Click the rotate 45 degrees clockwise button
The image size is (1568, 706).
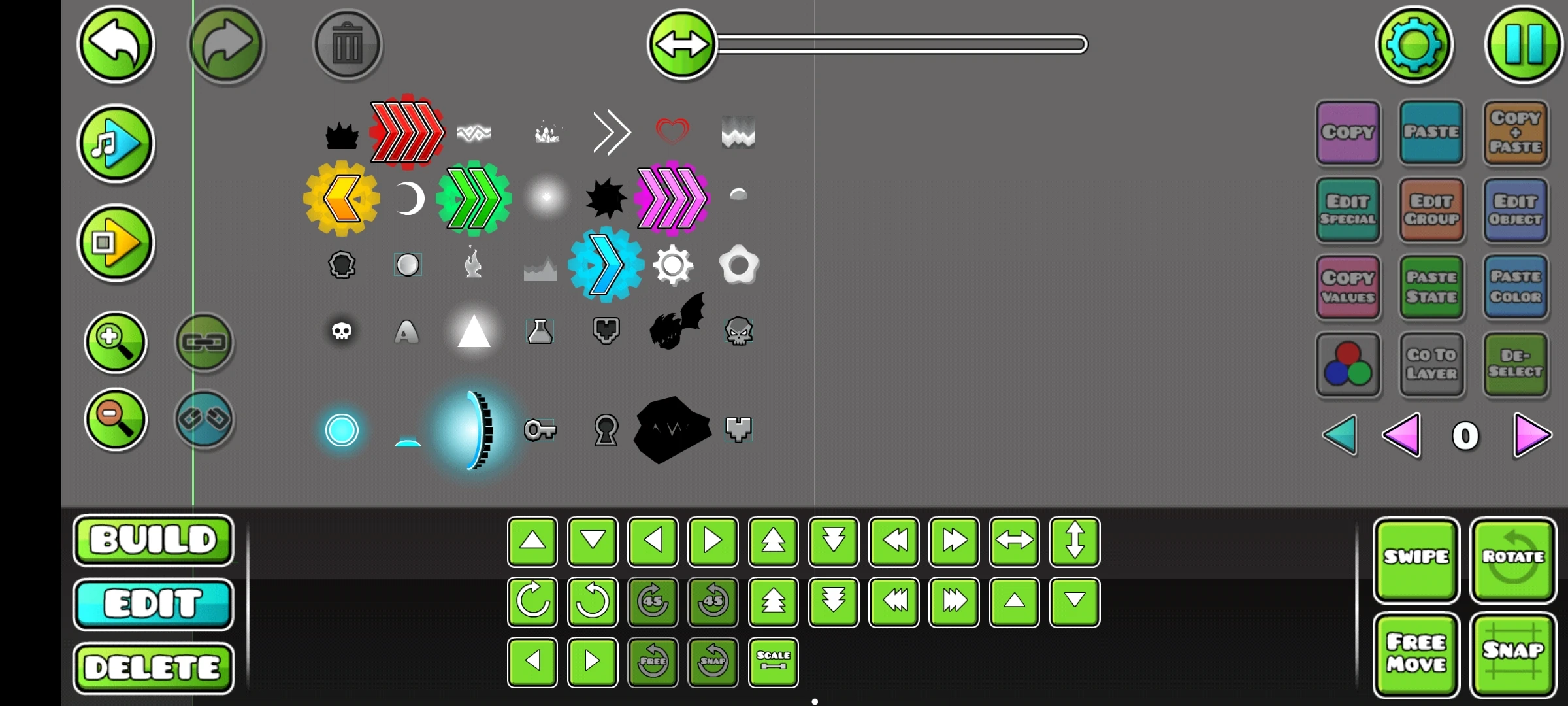(653, 603)
